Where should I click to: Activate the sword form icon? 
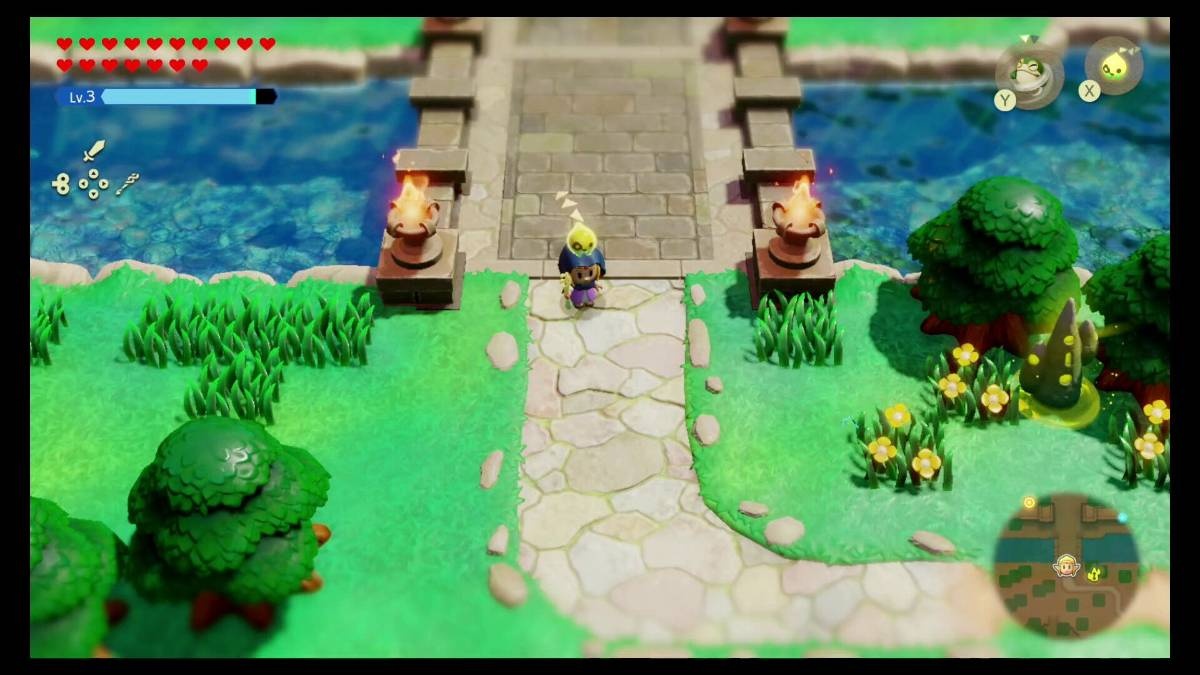click(93, 151)
